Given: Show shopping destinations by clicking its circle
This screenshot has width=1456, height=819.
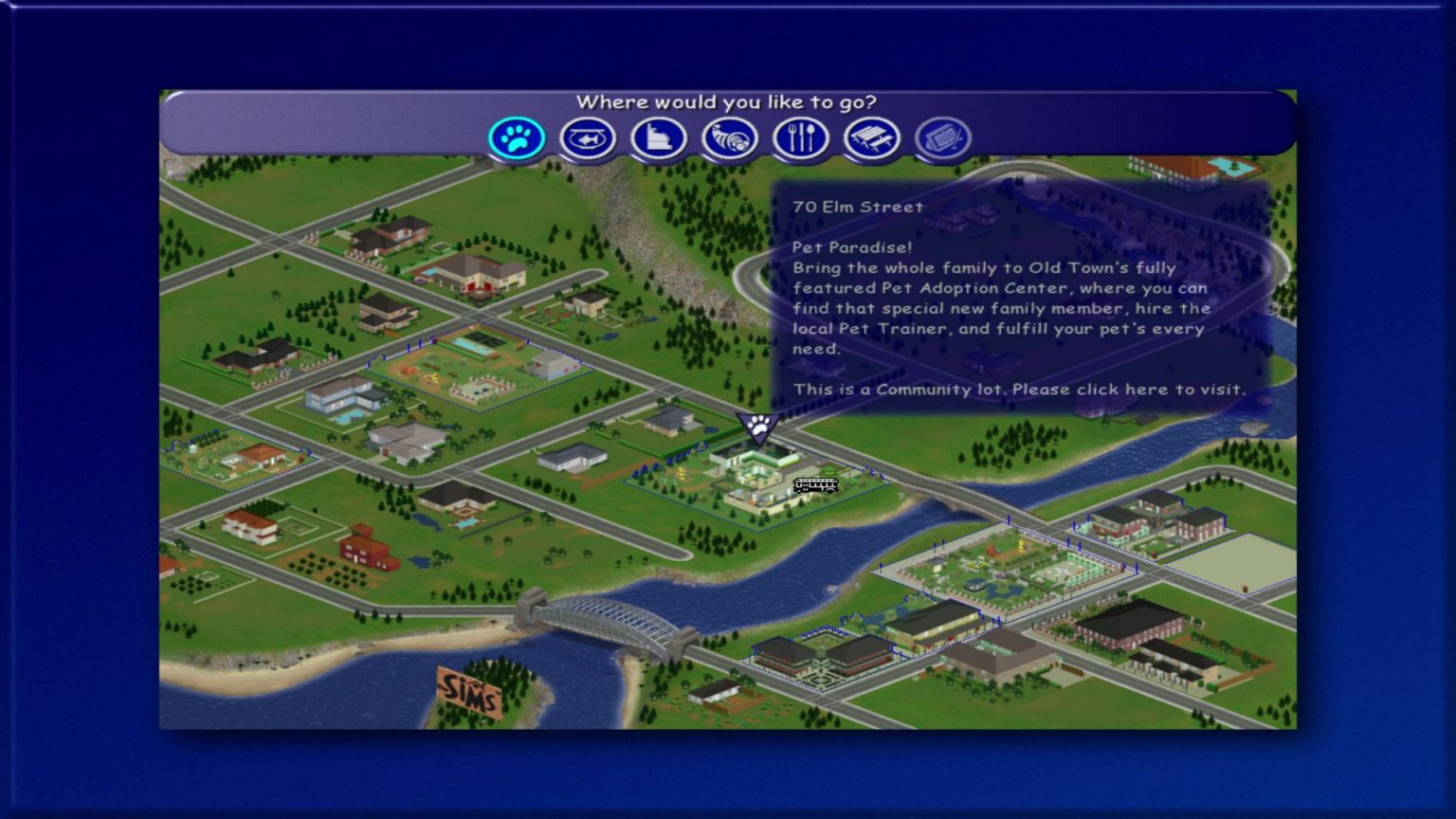Looking at the screenshot, I should (x=659, y=137).
